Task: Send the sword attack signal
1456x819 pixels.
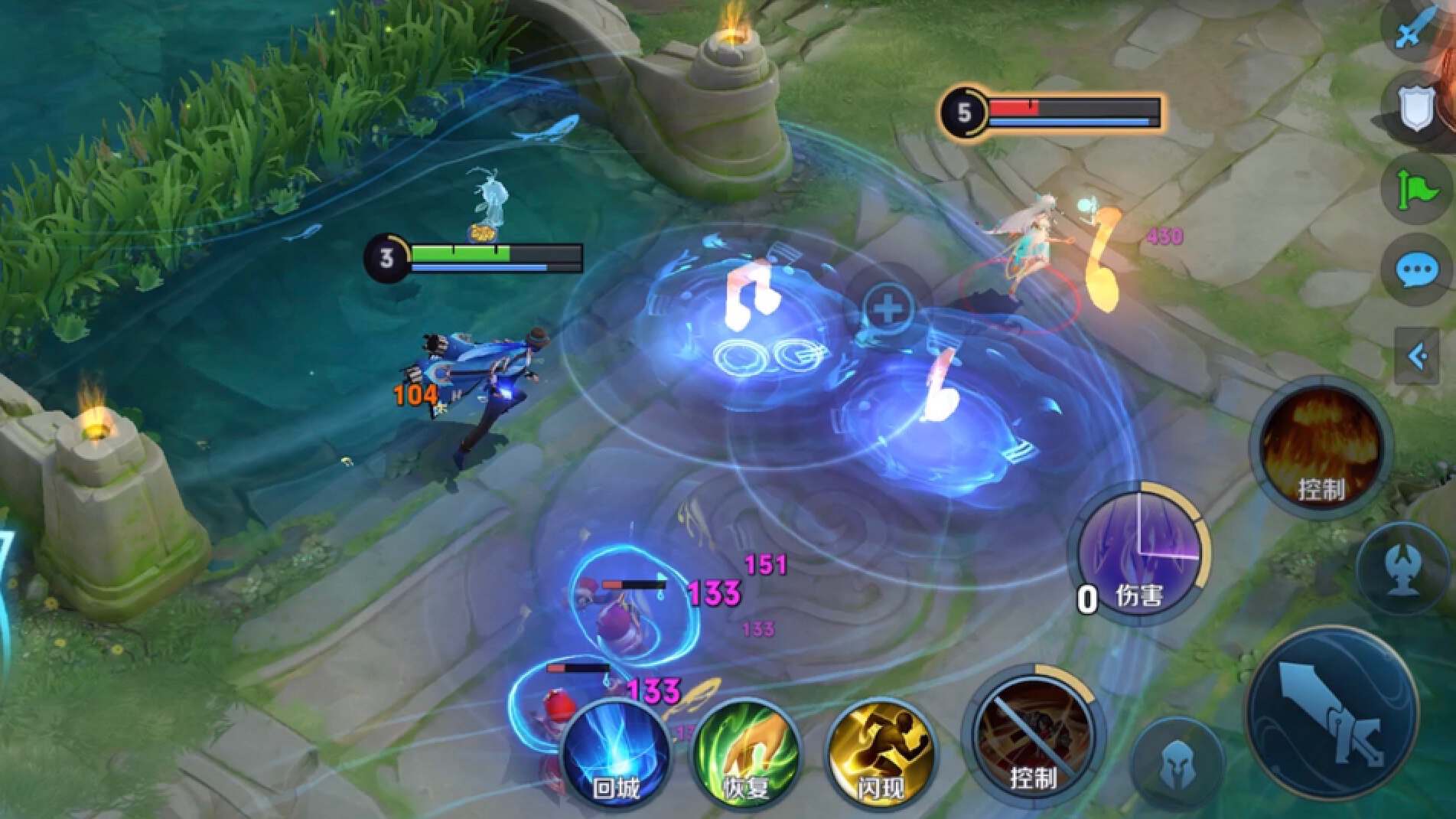Action: click(1415, 31)
